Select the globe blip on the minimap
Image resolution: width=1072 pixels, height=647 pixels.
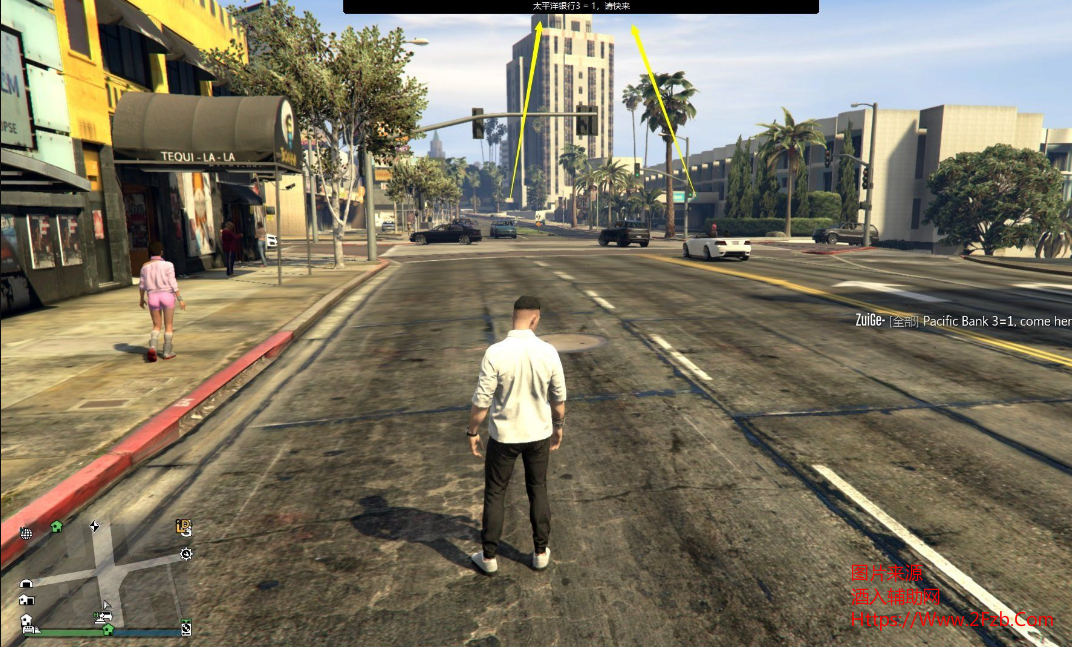(26, 533)
